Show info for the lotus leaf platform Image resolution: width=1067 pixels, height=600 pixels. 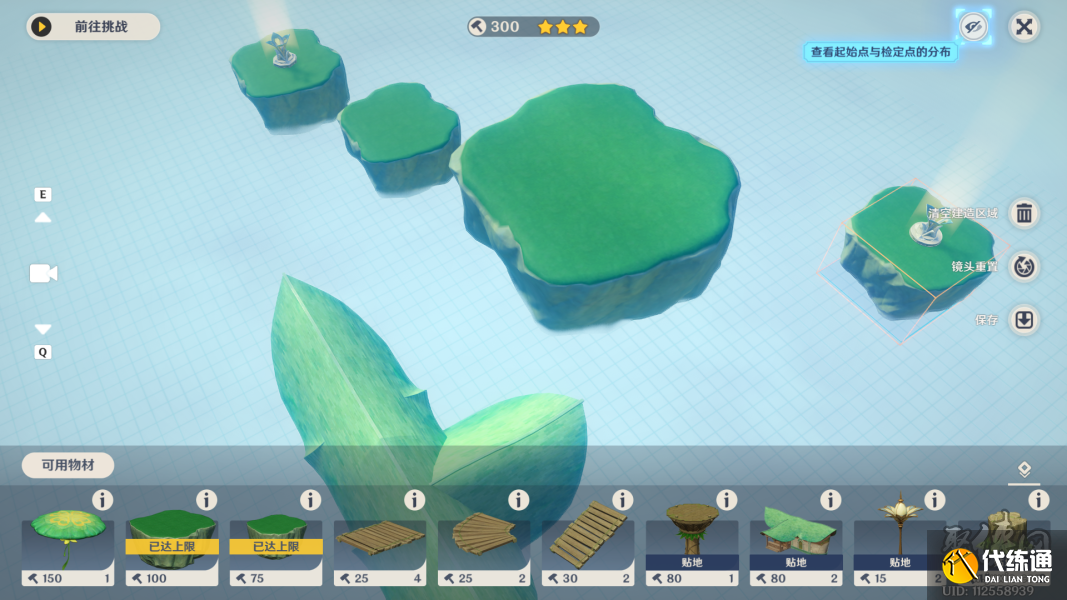pyautogui.click(x=102, y=500)
